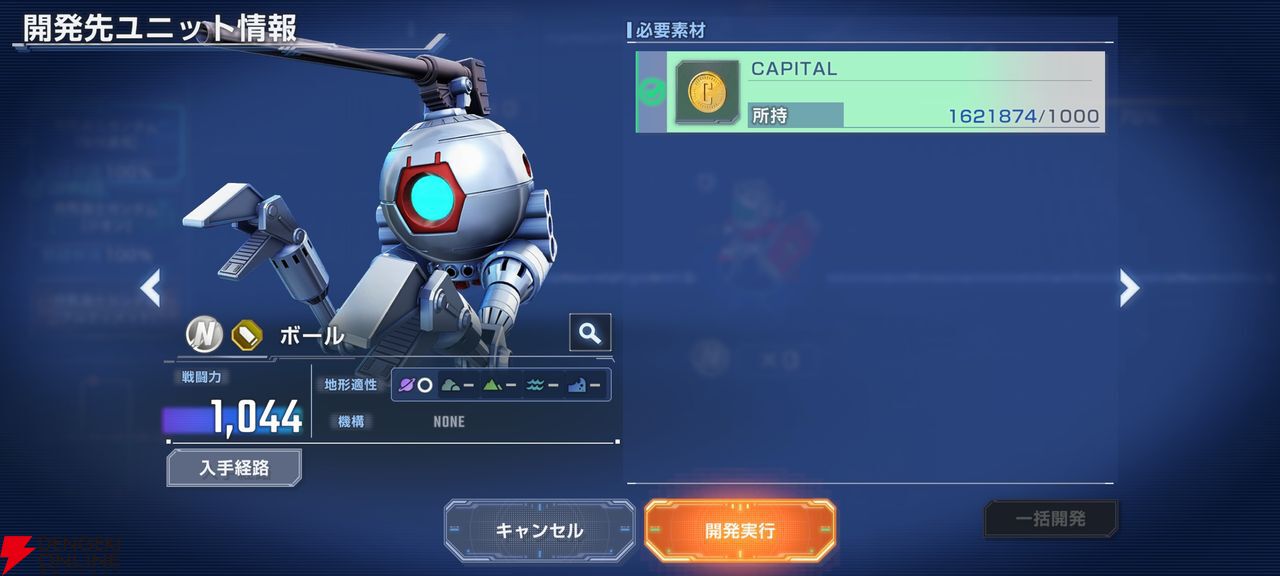
Task: Show the previous unit with left arrow
Action: pyautogui.click(x=151, y=288)
